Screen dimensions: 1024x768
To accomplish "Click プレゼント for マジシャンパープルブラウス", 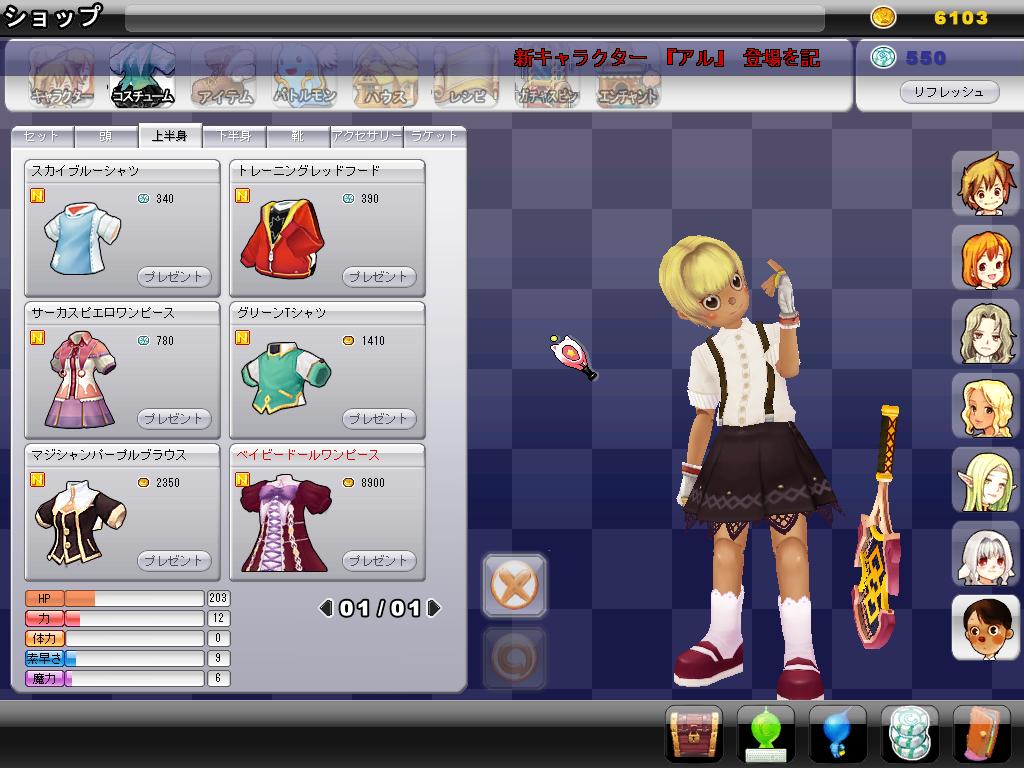I will pyautogui.click(x=173, y=561).
